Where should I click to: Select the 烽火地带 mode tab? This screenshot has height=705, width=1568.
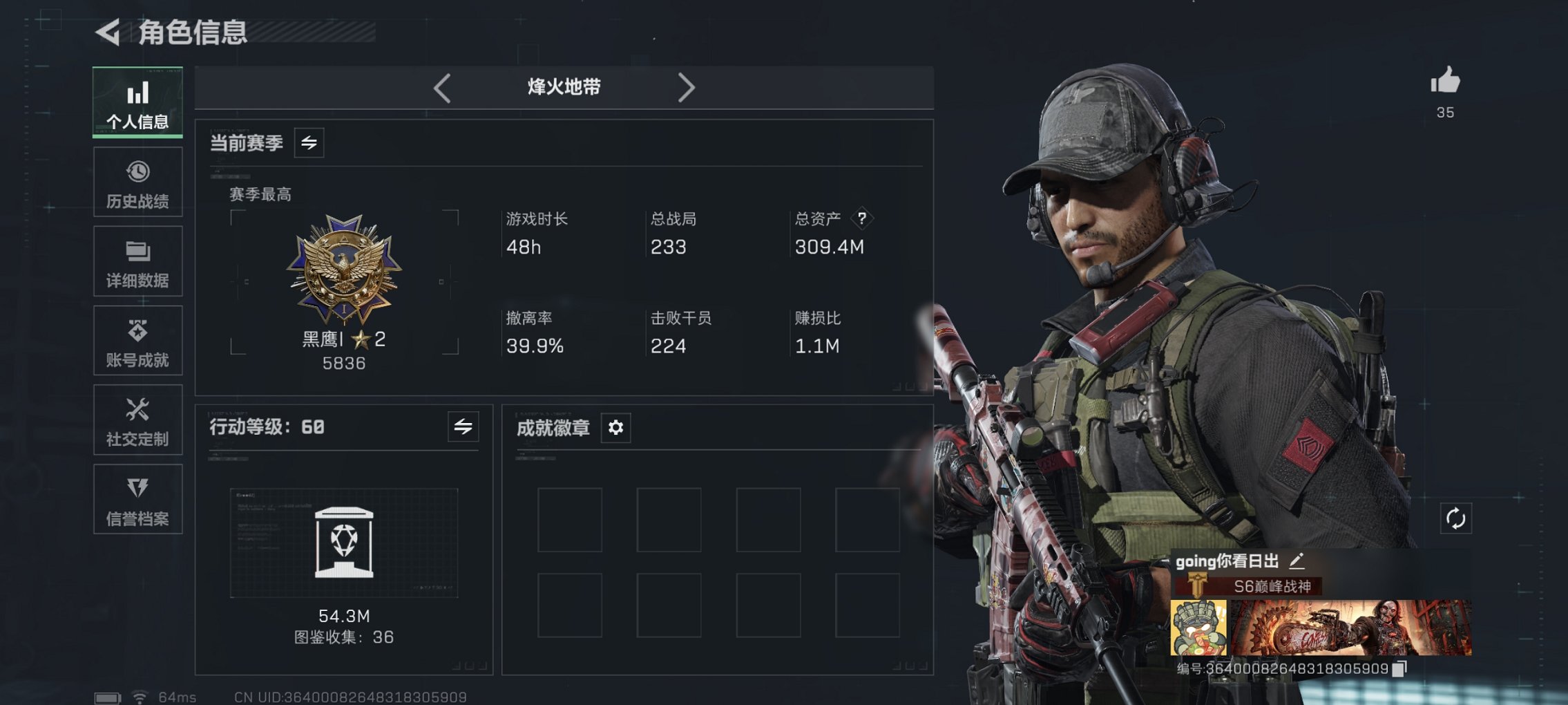563,87
